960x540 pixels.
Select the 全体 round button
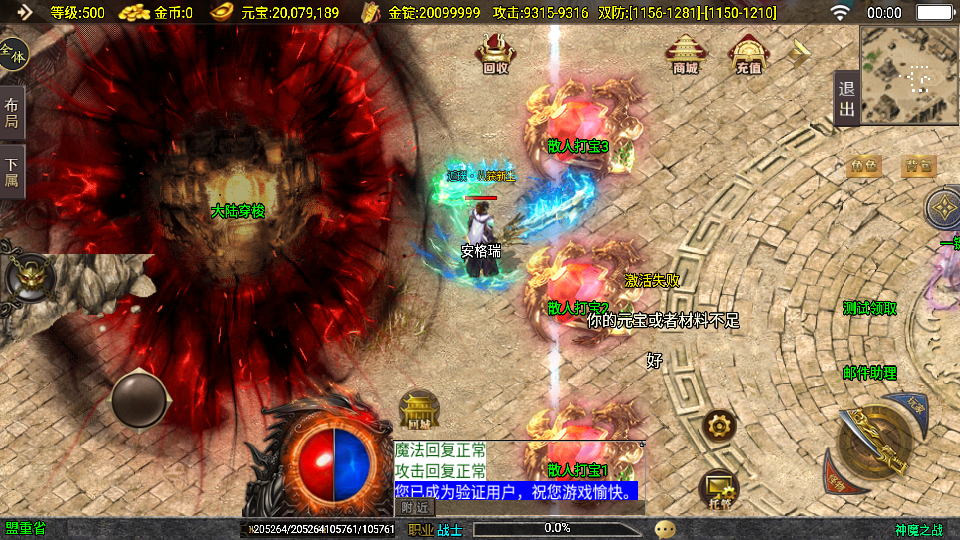click(x=13, y=53)
